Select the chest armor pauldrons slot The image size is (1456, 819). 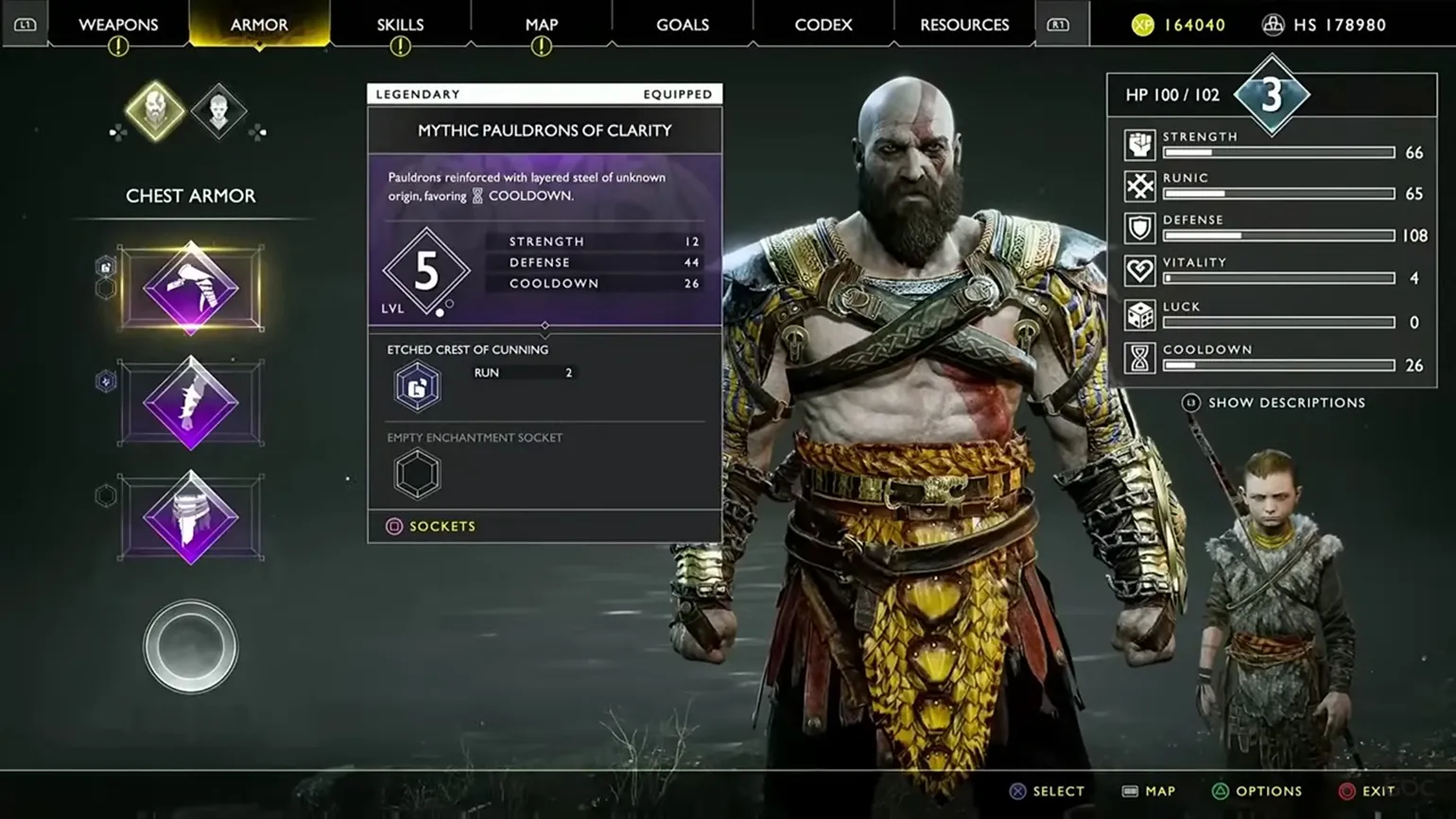[191, 288]
